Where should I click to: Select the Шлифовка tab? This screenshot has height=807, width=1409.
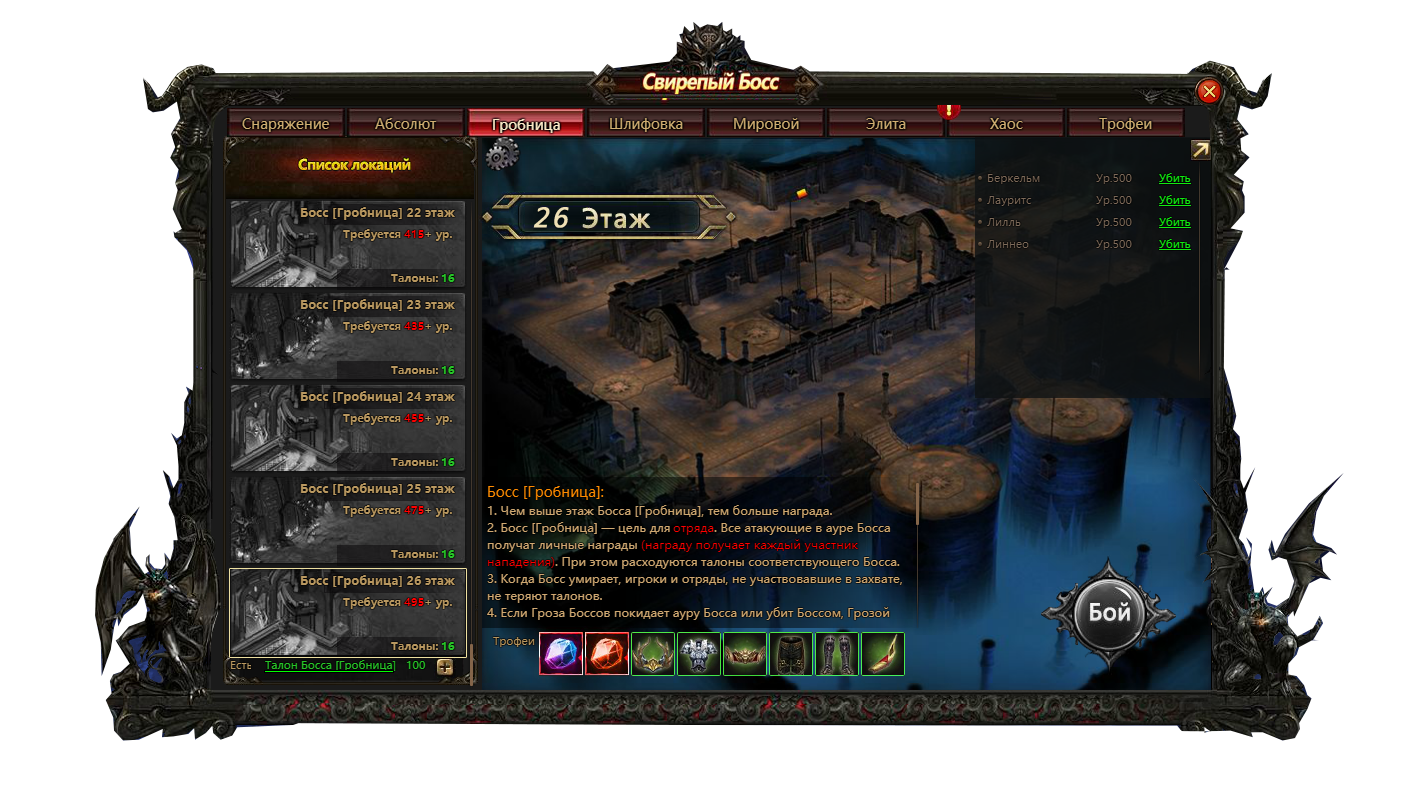click(645, 124)
